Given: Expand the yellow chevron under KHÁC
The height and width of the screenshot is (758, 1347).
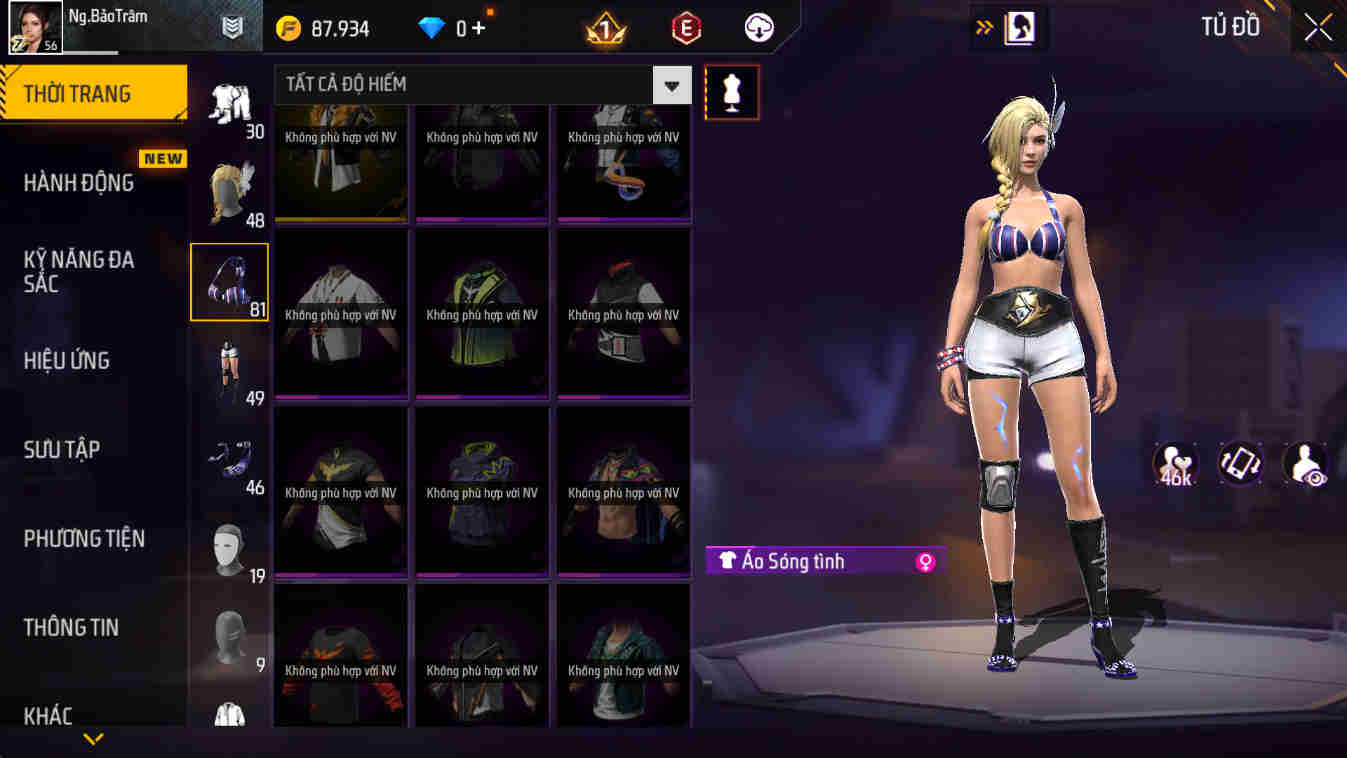Looking at the screenshot, I should click(93, 740).
